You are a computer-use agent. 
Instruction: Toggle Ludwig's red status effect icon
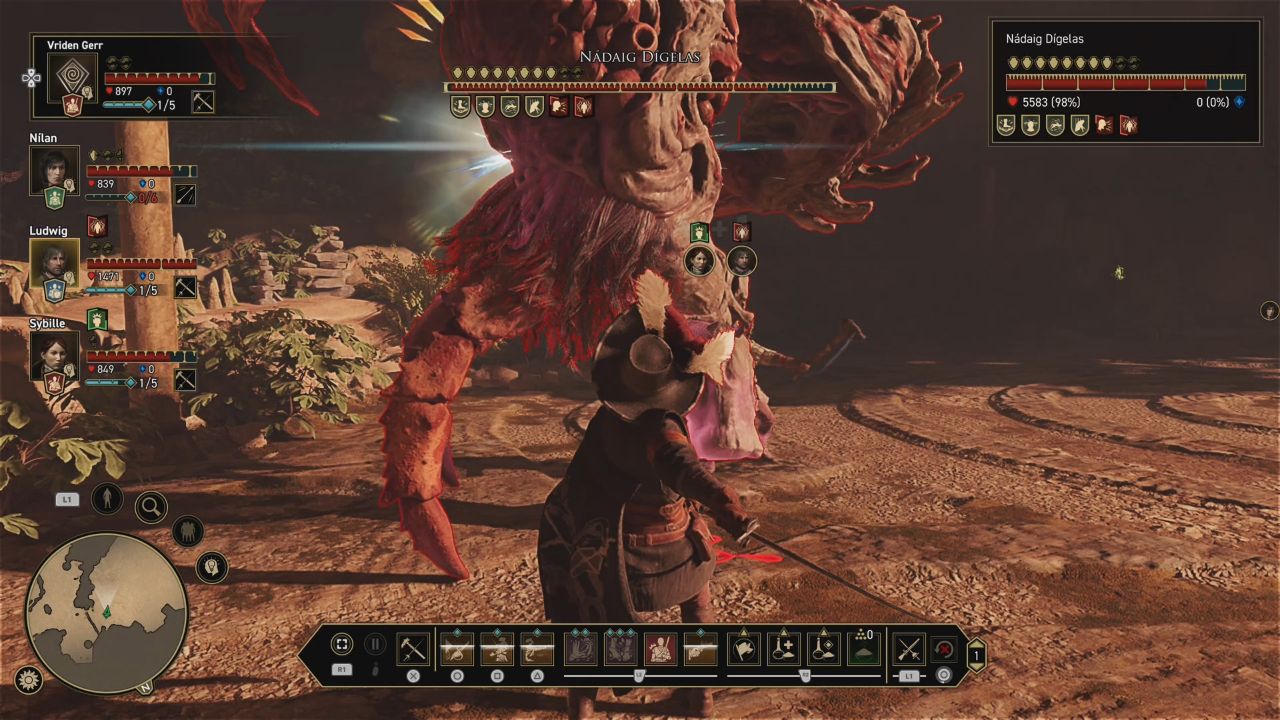coord(97,226)
